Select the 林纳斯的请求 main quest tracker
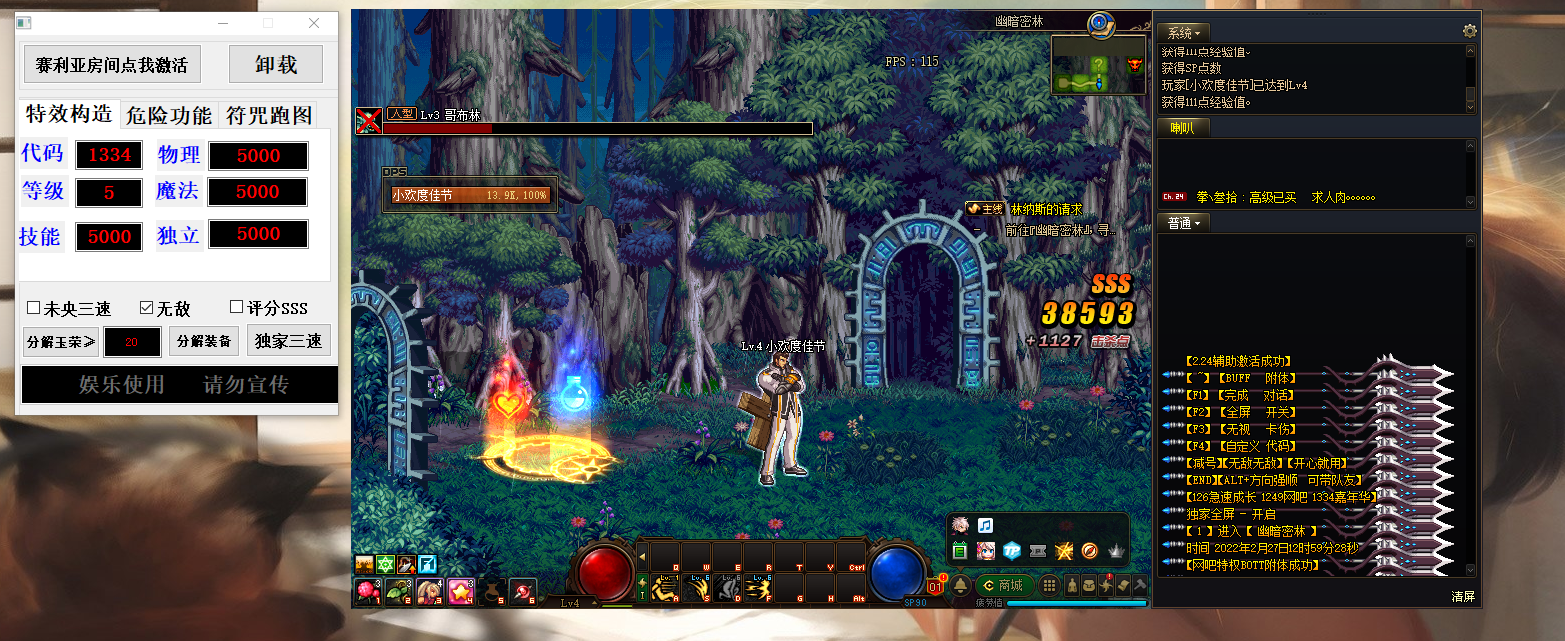 (1046, 209)
